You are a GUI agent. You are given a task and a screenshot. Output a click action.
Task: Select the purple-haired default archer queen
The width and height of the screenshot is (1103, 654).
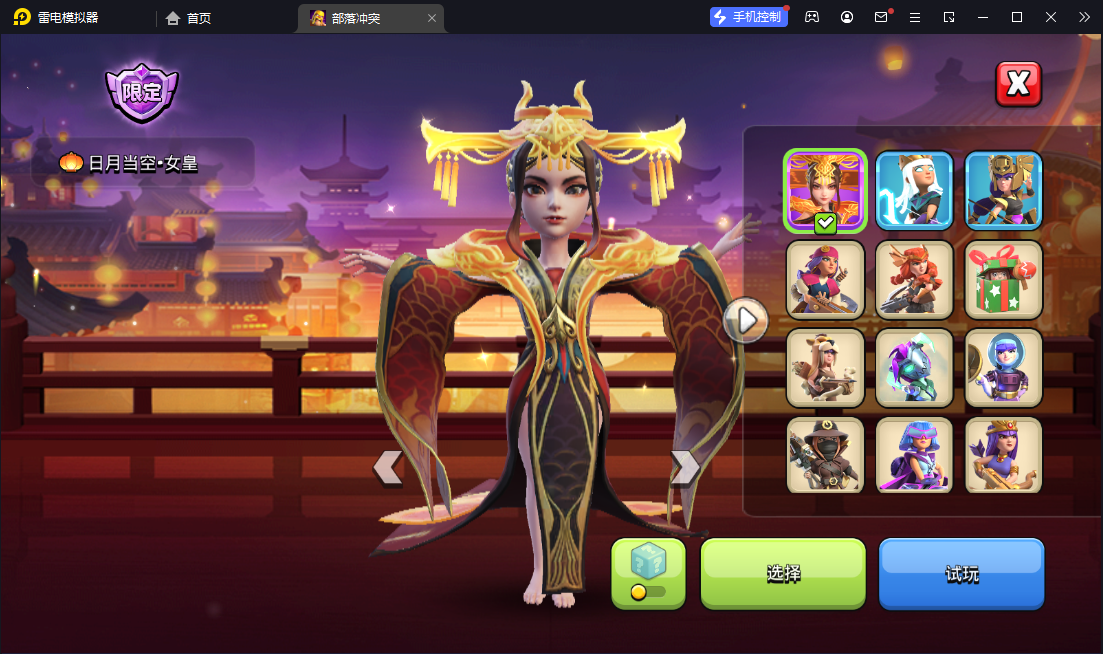(1003, 455)
